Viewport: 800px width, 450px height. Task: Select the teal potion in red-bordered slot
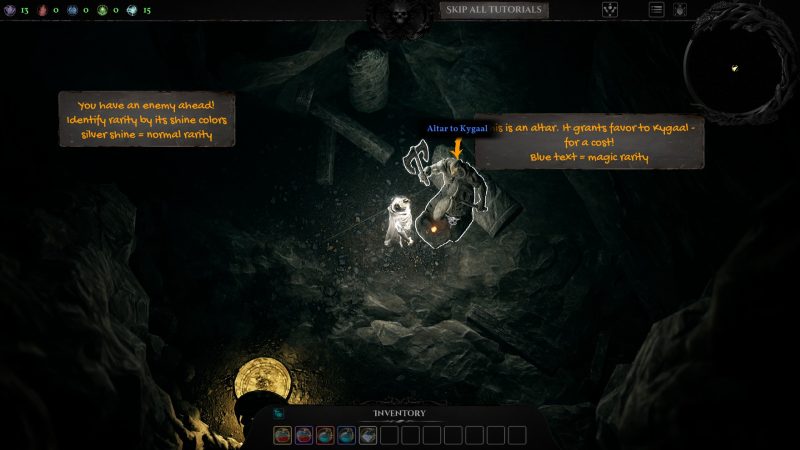325,435
